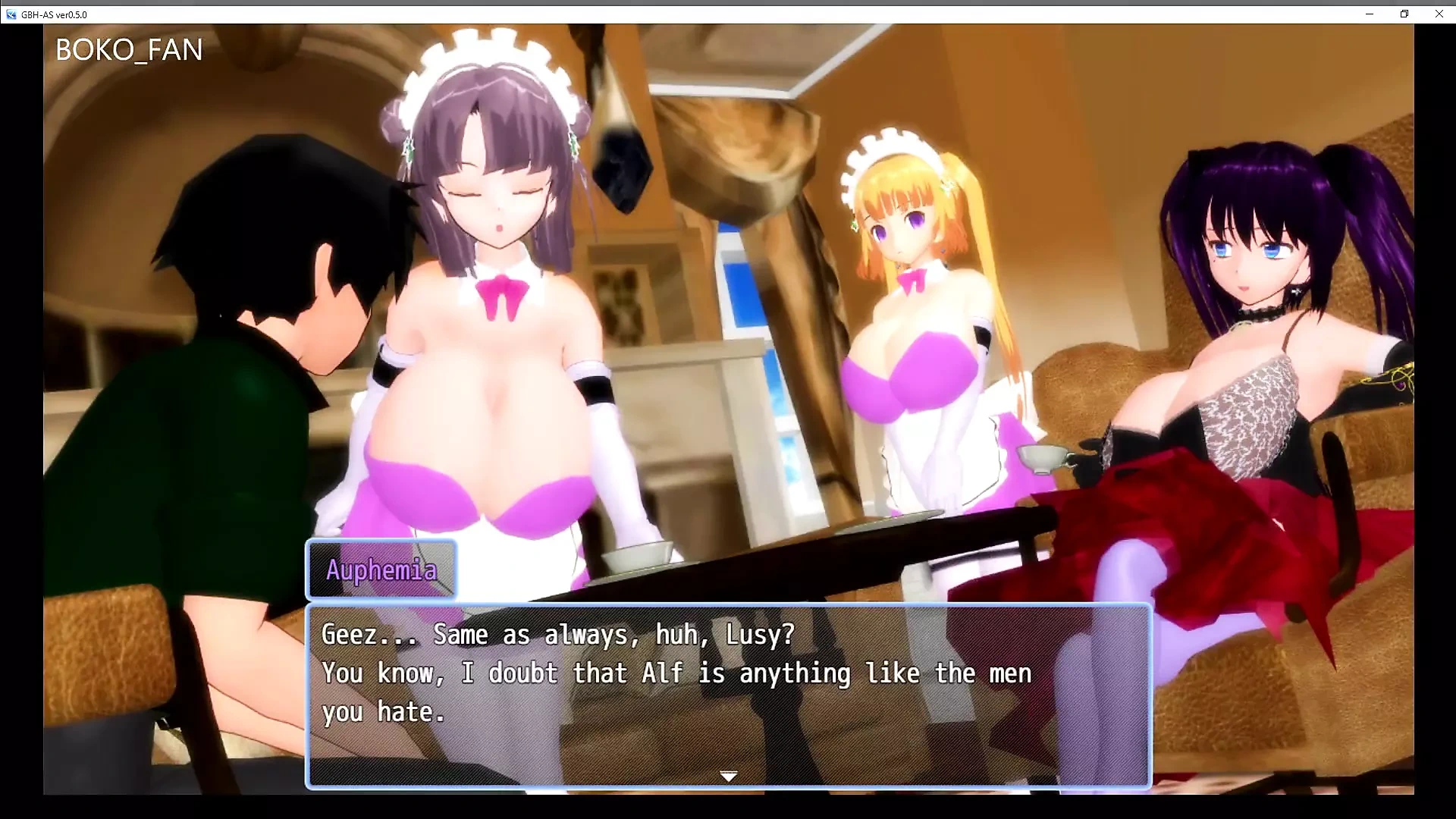Restore the game window size
The image size is (1456, 819).
click(1404, 14)
